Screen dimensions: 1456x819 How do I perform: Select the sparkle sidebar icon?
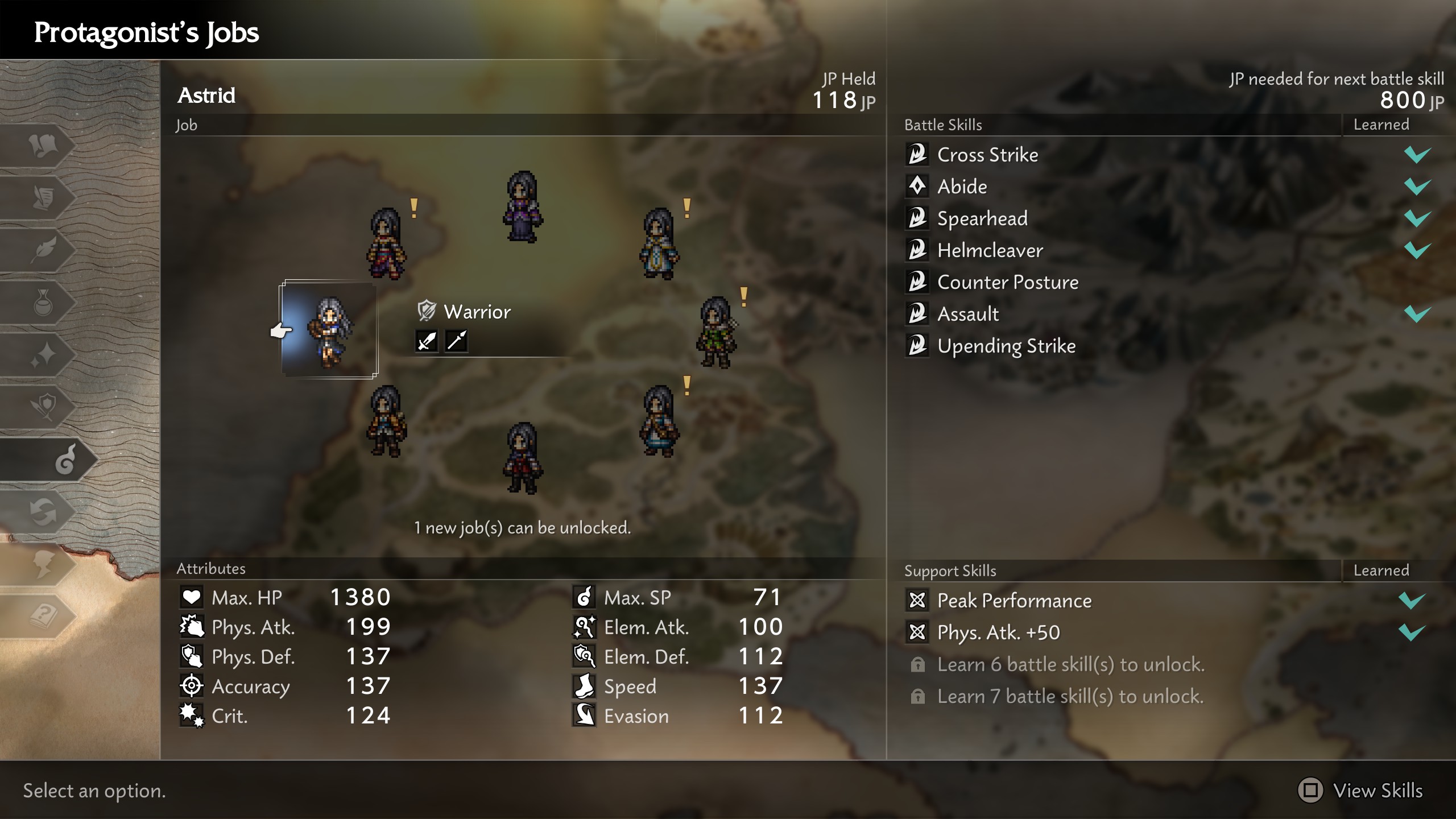pos(43,353)
